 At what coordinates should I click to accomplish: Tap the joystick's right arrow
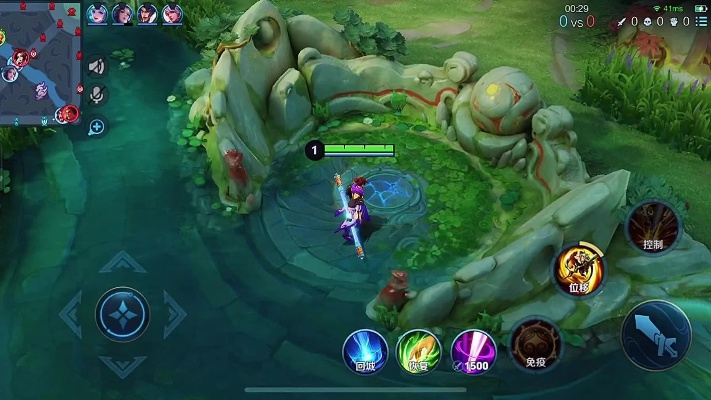(175, 315)
